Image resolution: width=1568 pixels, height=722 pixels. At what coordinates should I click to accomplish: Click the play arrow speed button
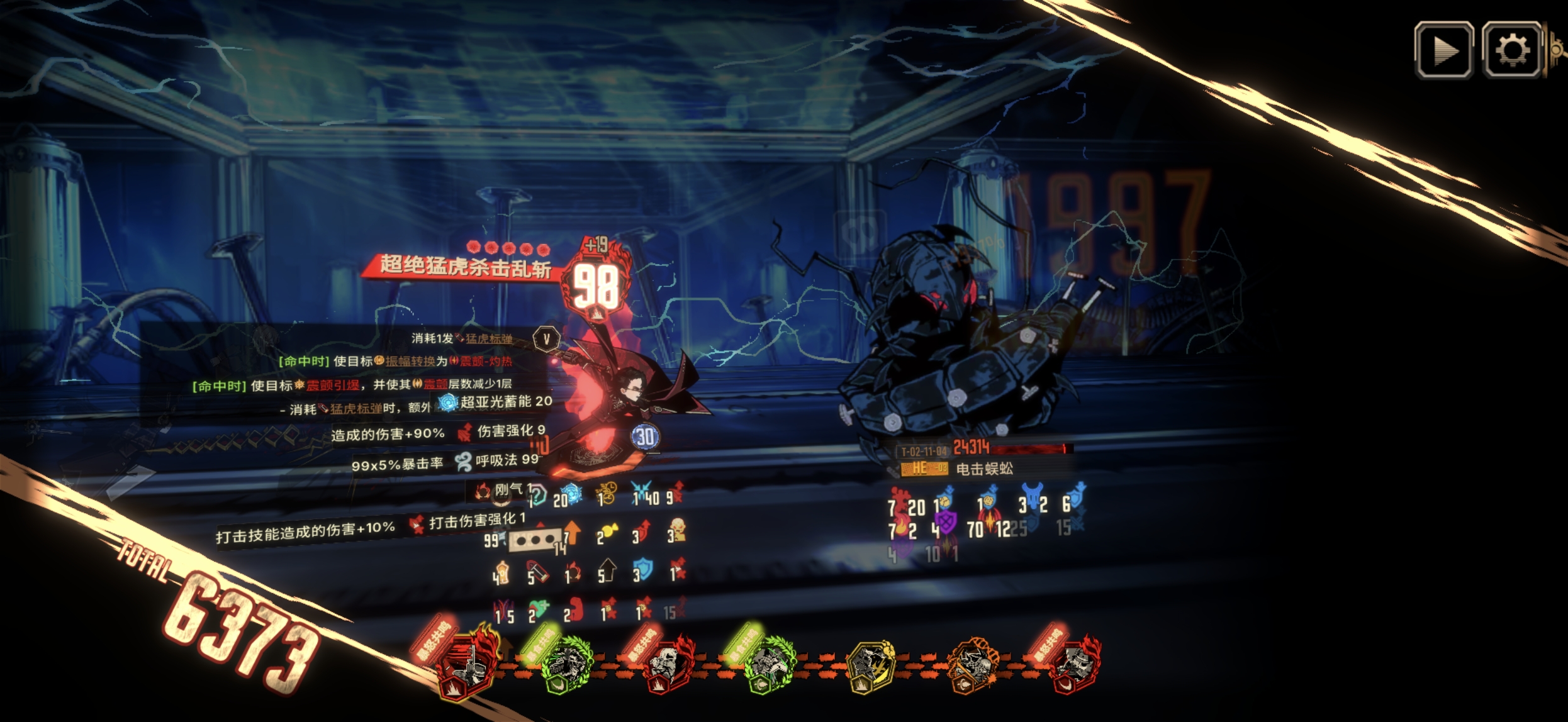coord(1443,50)
